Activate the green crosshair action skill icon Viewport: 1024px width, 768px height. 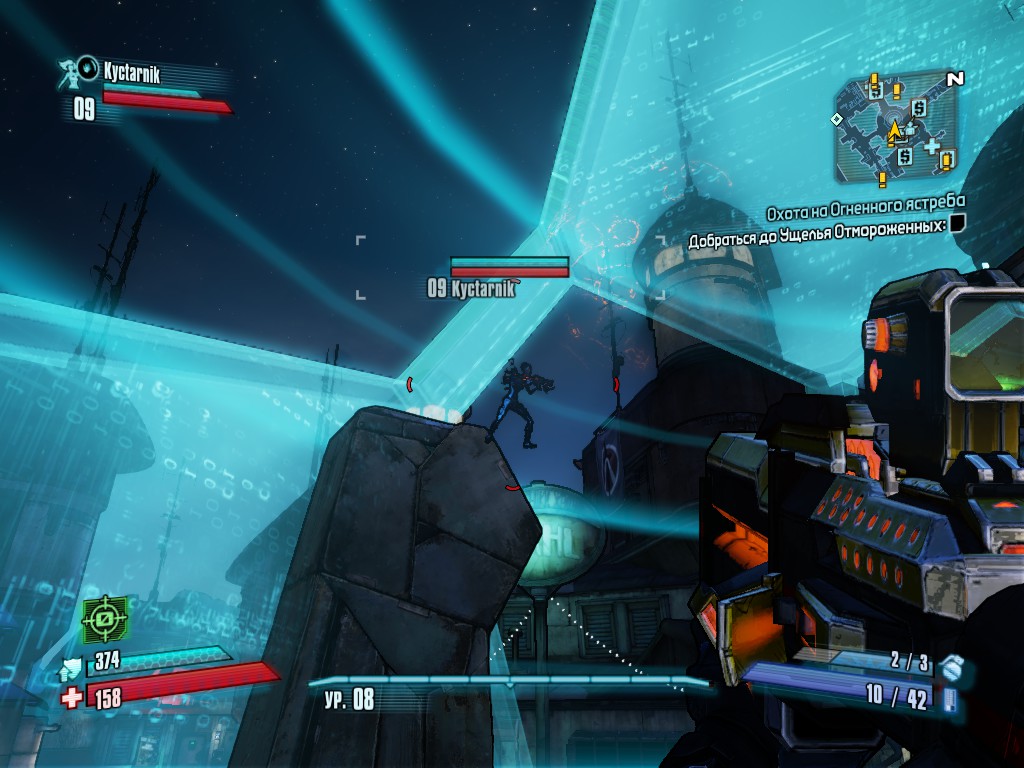[x=106, y=619]
